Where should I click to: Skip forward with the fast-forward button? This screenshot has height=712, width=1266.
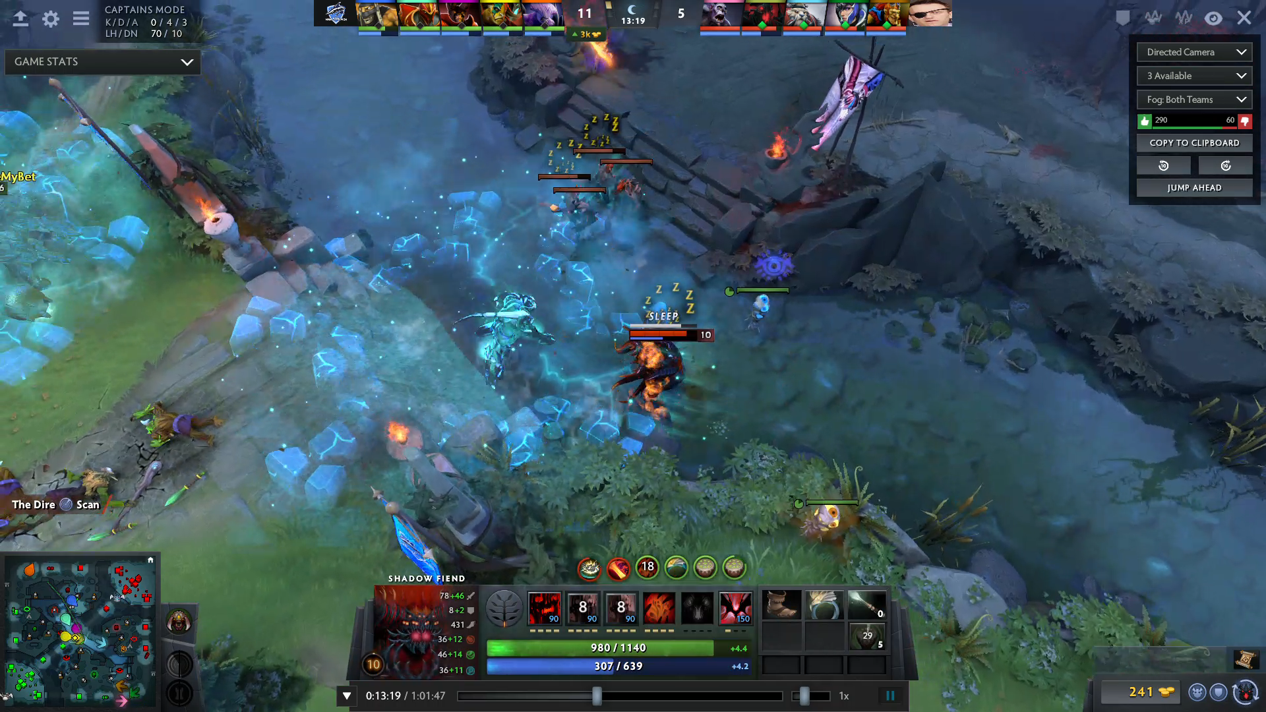[1225, 166]
